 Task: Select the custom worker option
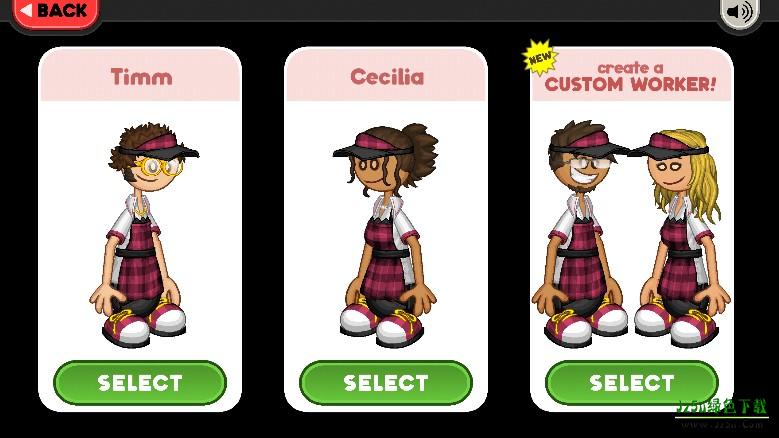[x=631, y=383]
